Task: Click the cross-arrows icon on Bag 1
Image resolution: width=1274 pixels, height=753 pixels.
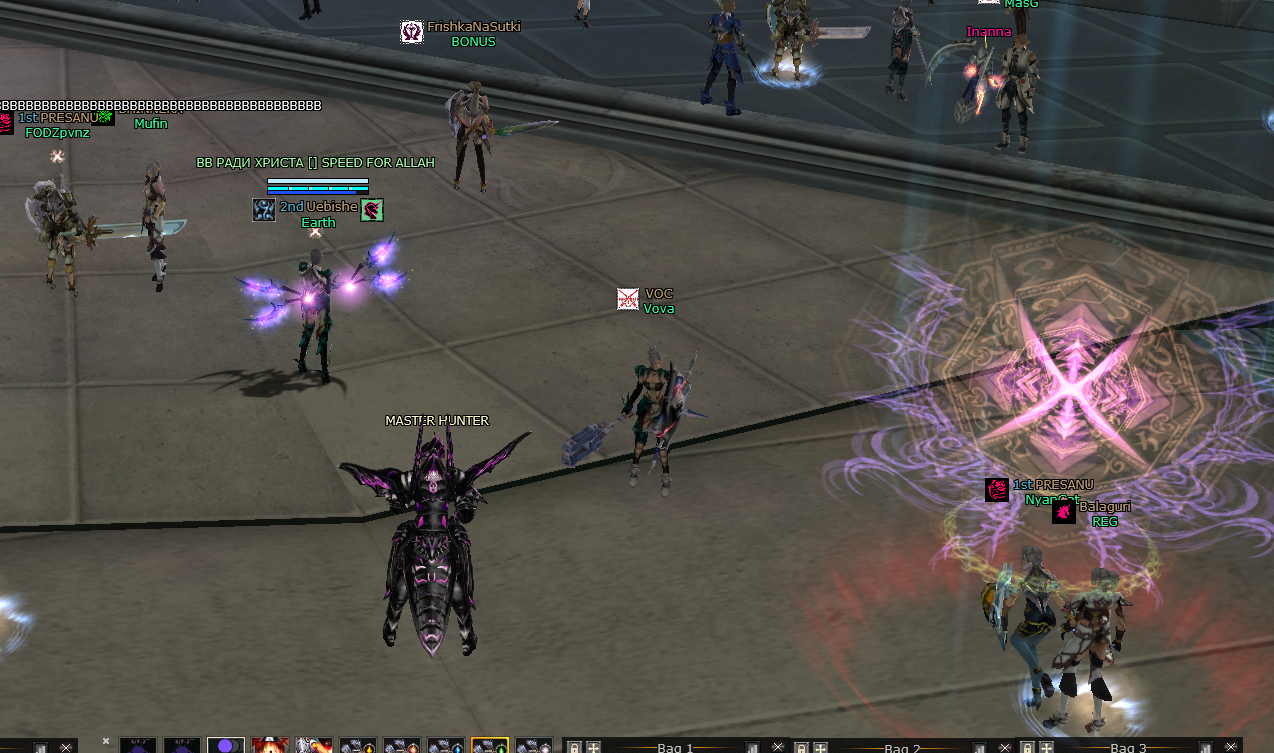Action: tap(593, 747)
